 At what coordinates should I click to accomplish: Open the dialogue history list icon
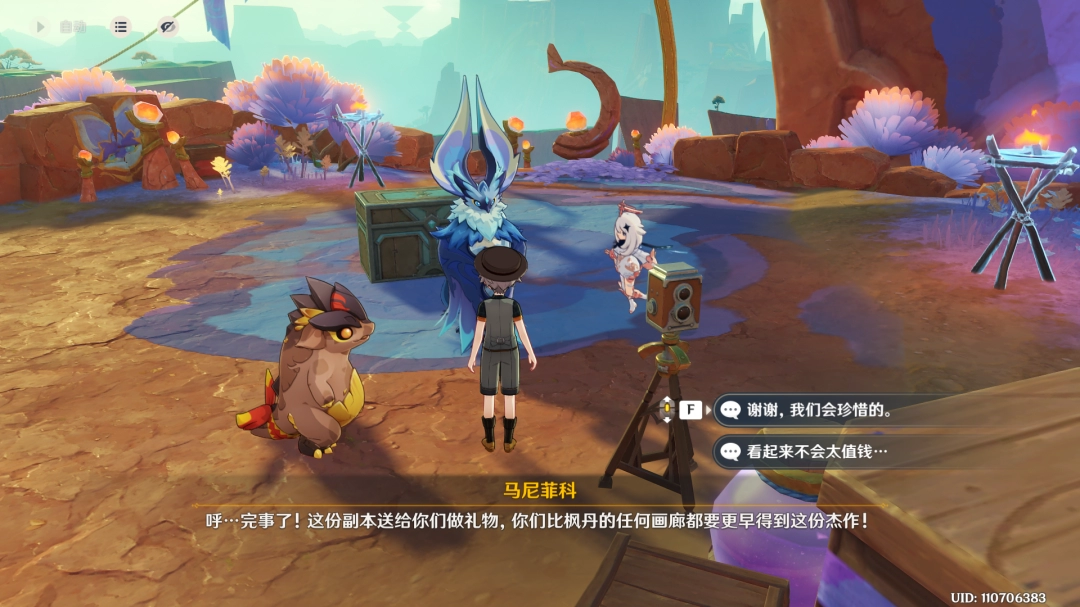[120, 27]
